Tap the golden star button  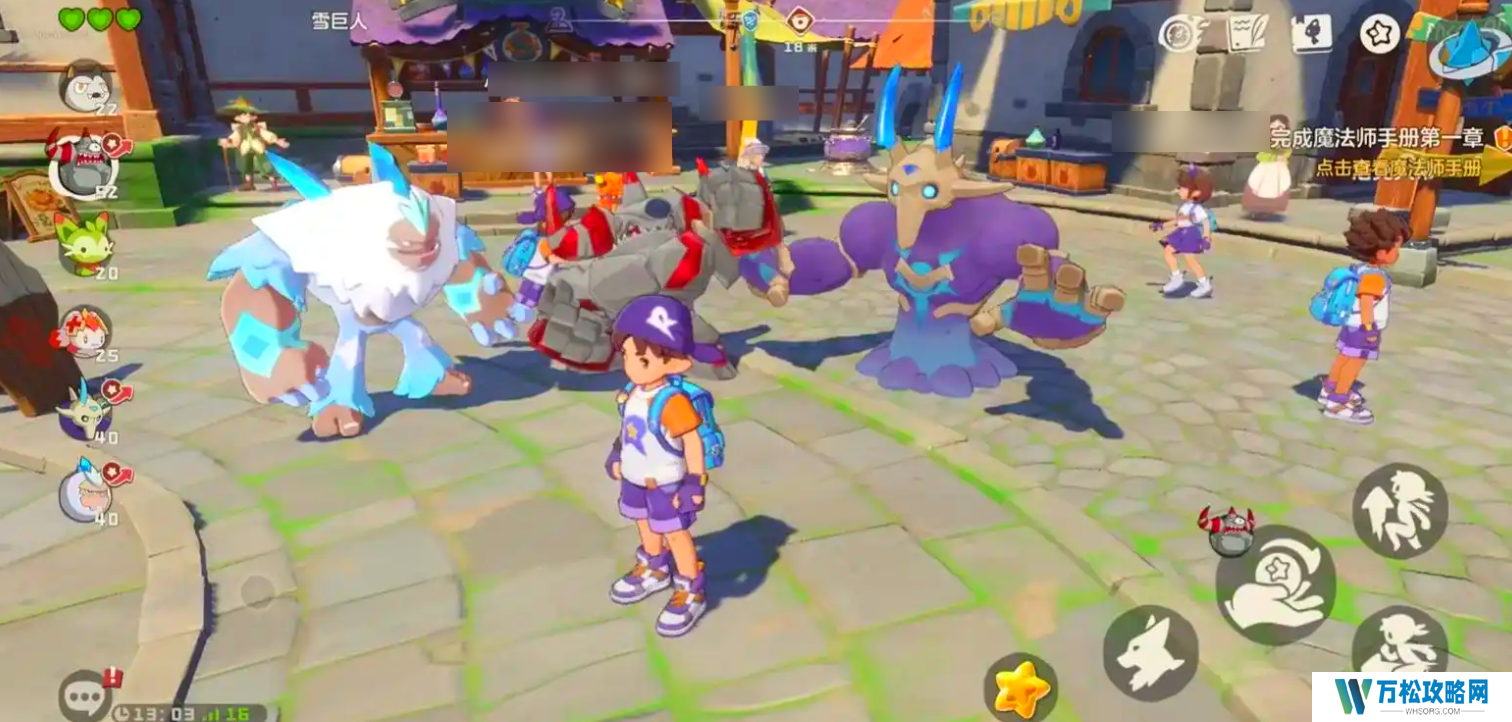[x=1020, y=688]
